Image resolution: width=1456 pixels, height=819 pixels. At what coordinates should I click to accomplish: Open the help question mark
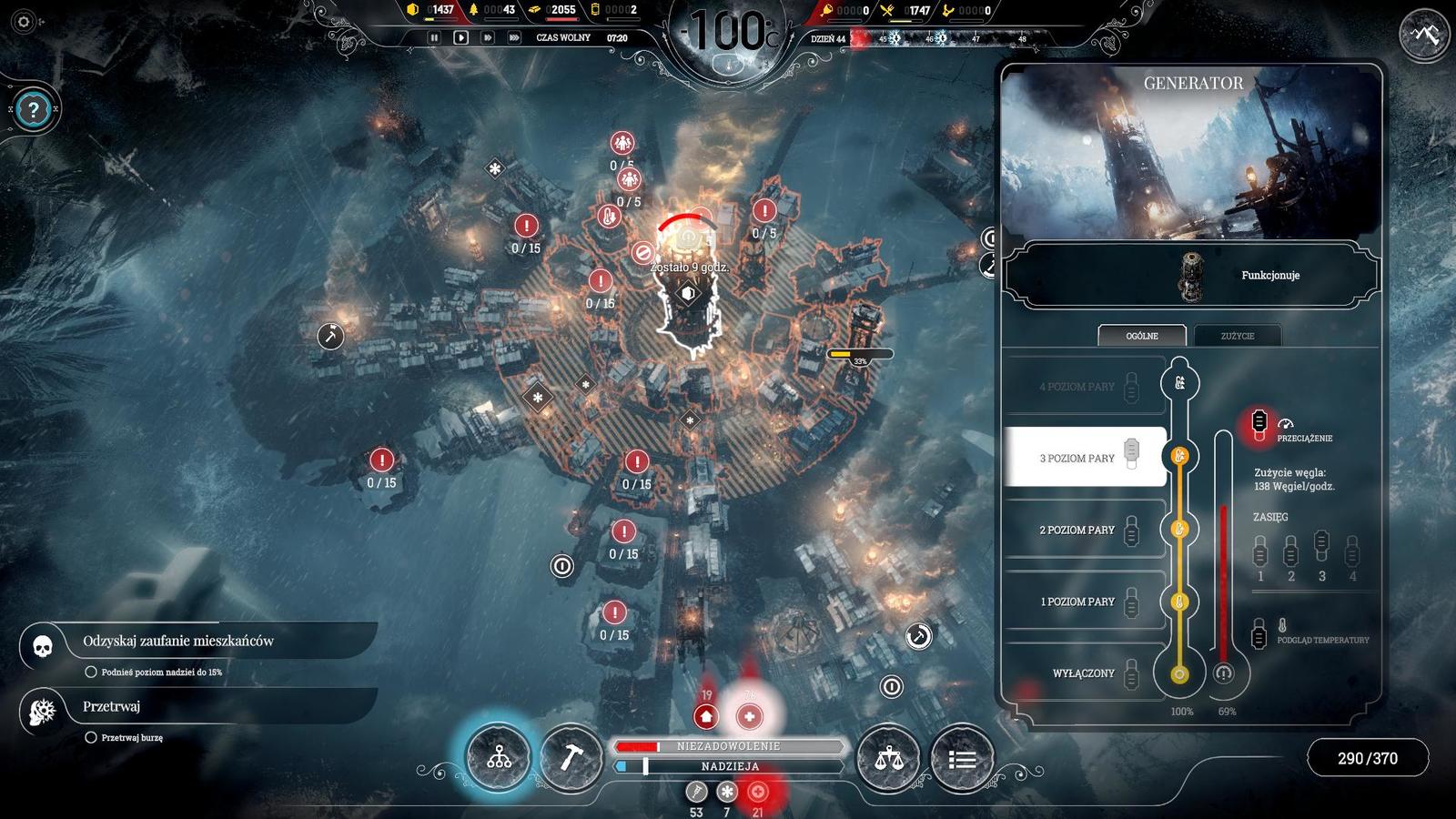click(34, 110)
